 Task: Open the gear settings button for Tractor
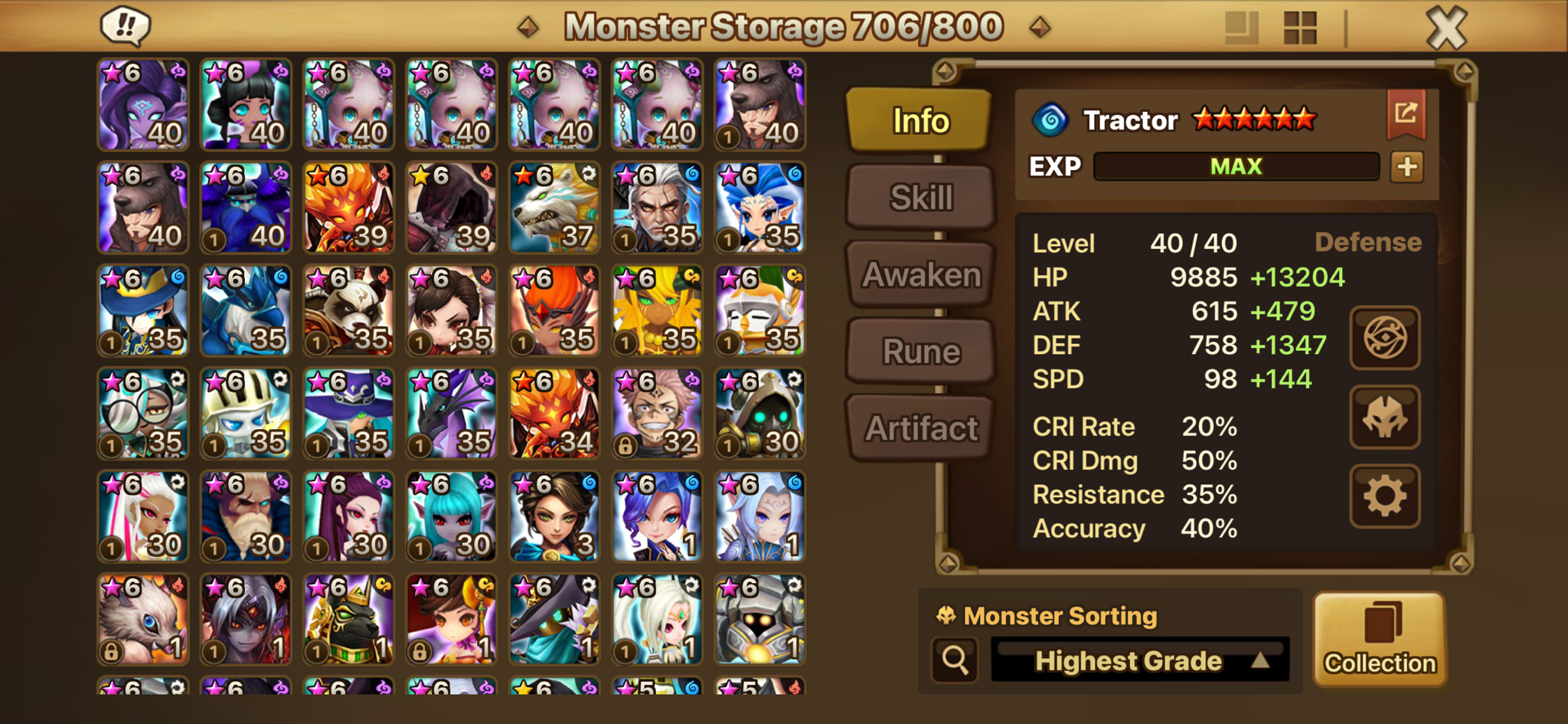1384,496
